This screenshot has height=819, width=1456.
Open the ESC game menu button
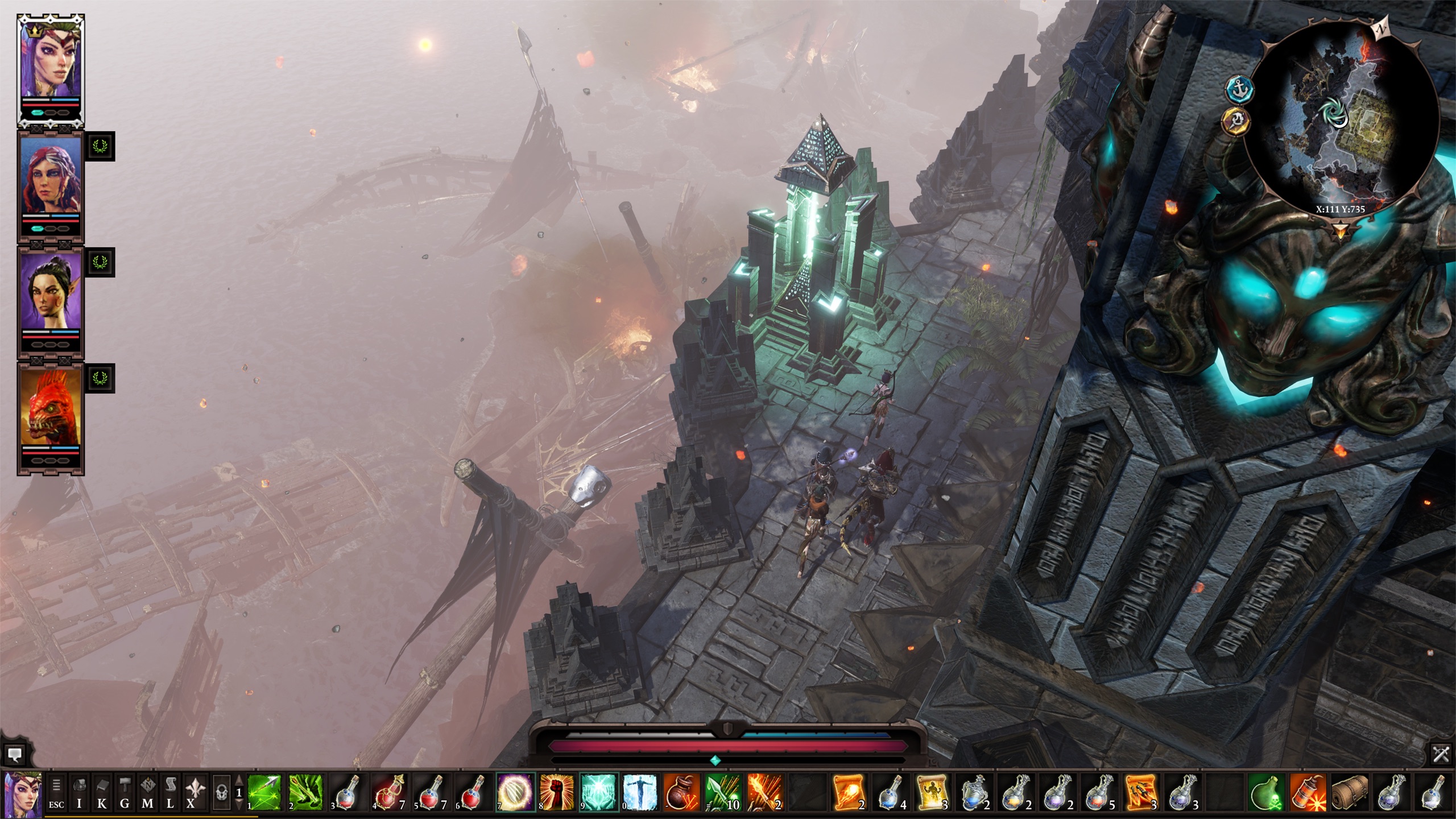point(56,792)
